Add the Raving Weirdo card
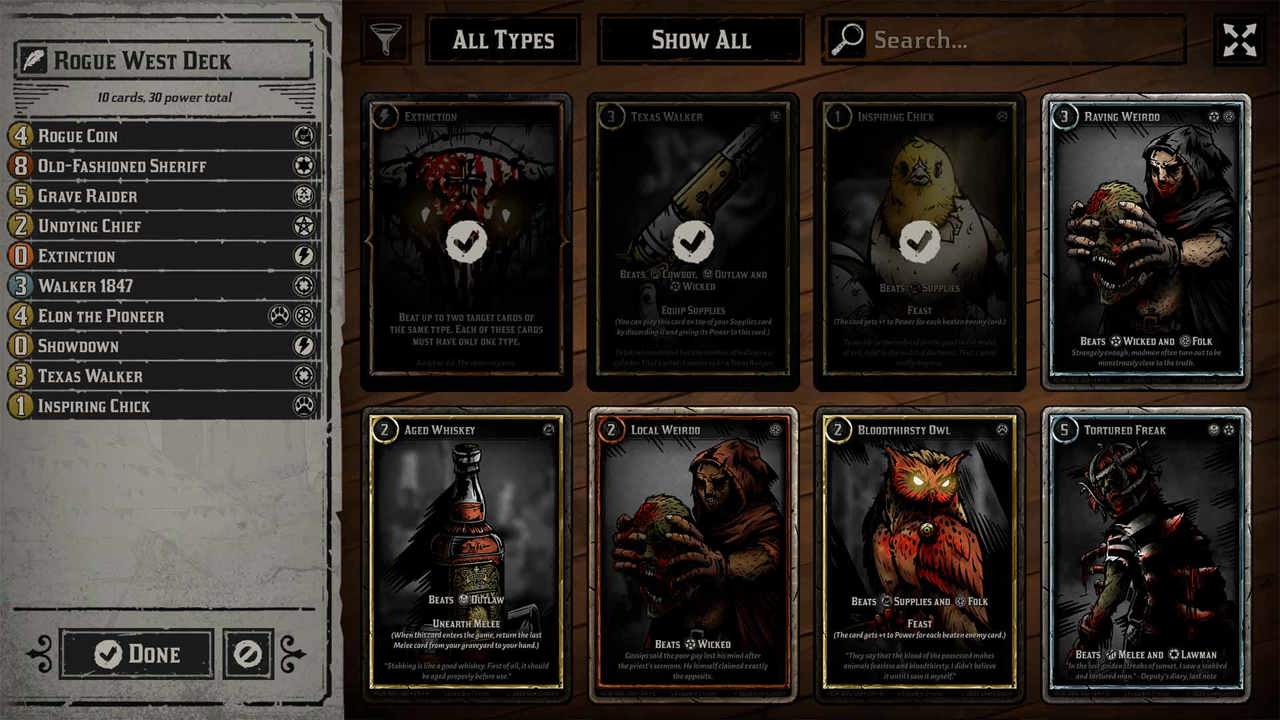This screenshot has height=720, width=1280. point(1146,241)
